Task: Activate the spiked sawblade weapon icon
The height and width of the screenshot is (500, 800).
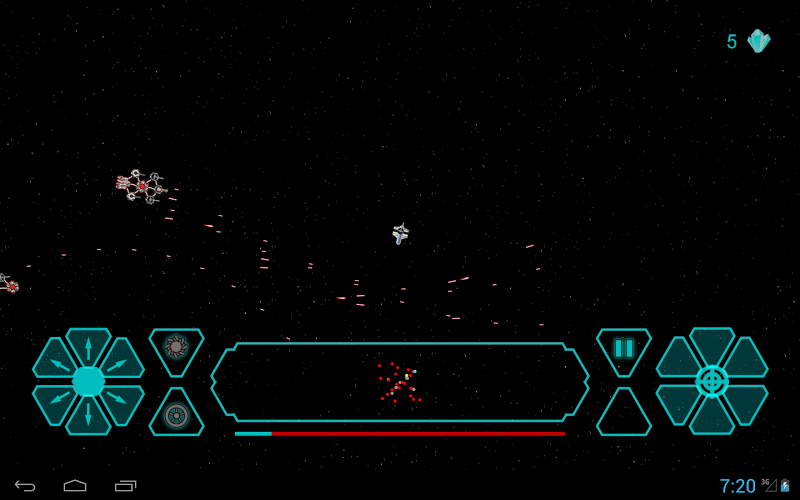Action: (176, 347)
